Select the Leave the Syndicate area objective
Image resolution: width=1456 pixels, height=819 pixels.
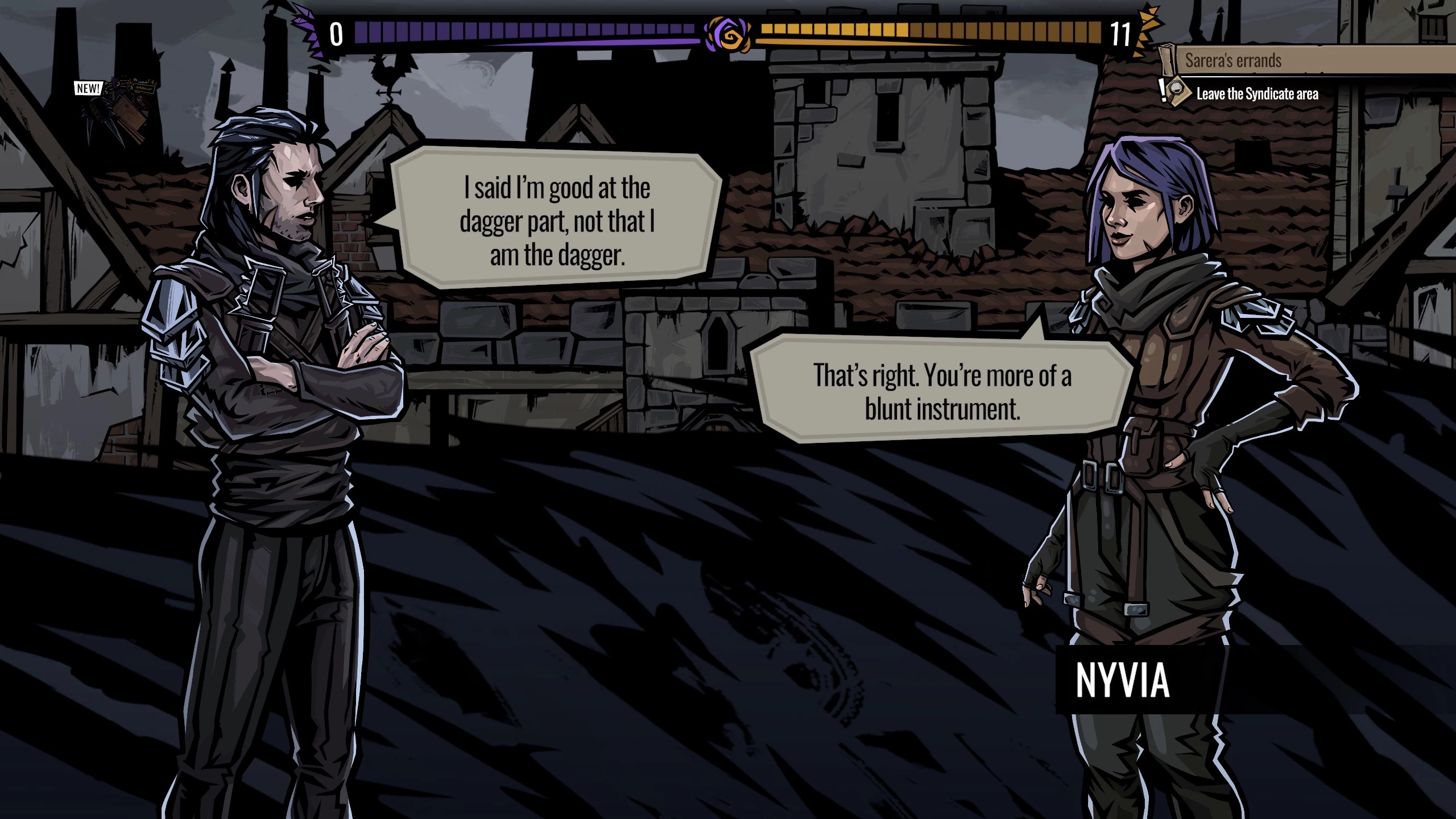click(x=1257, y=94)
